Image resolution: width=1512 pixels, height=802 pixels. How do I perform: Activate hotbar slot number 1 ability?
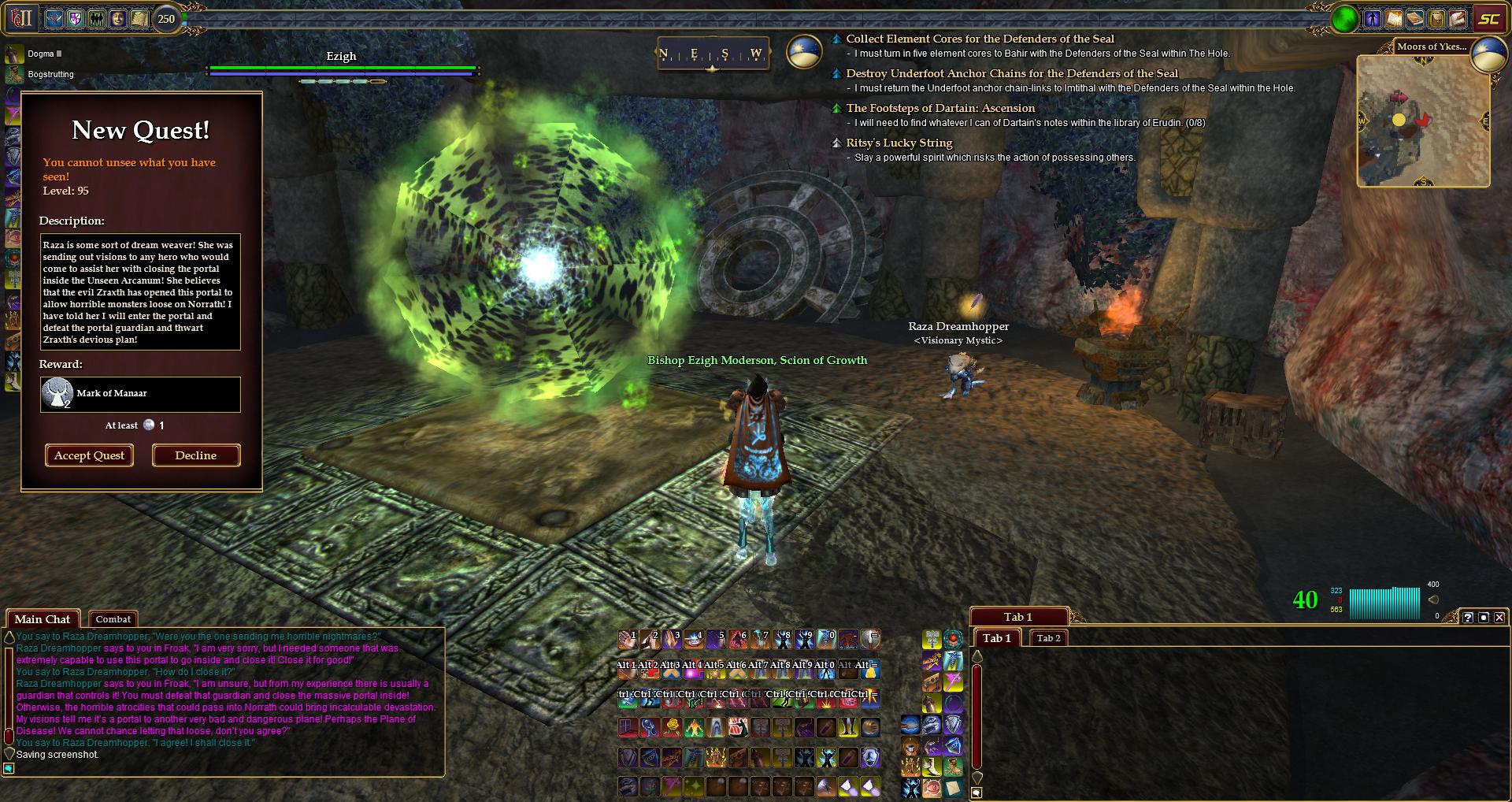coord(628,639)
